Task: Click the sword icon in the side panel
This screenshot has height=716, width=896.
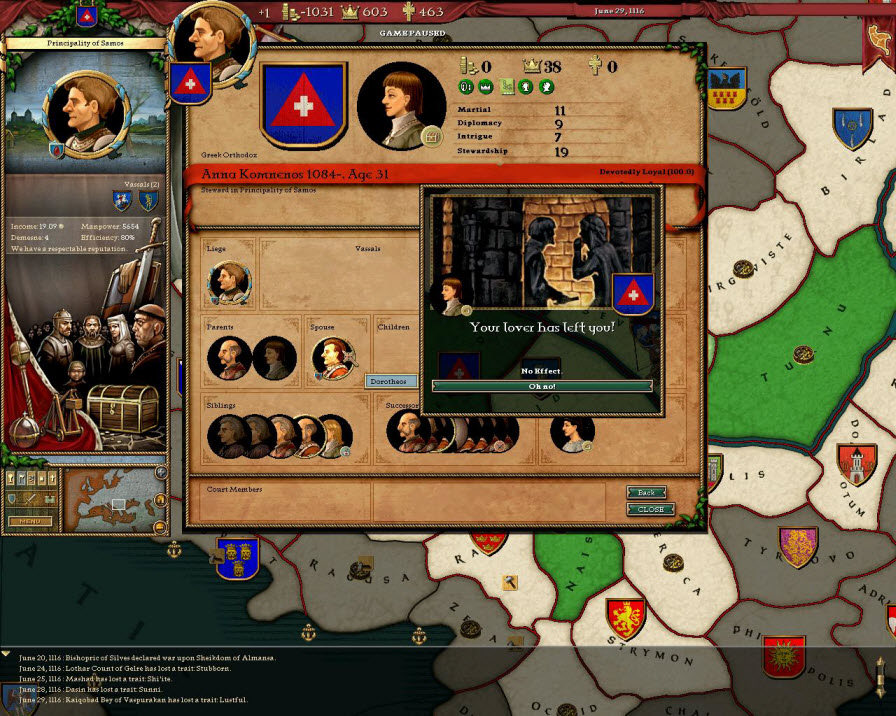Action: 29,498
